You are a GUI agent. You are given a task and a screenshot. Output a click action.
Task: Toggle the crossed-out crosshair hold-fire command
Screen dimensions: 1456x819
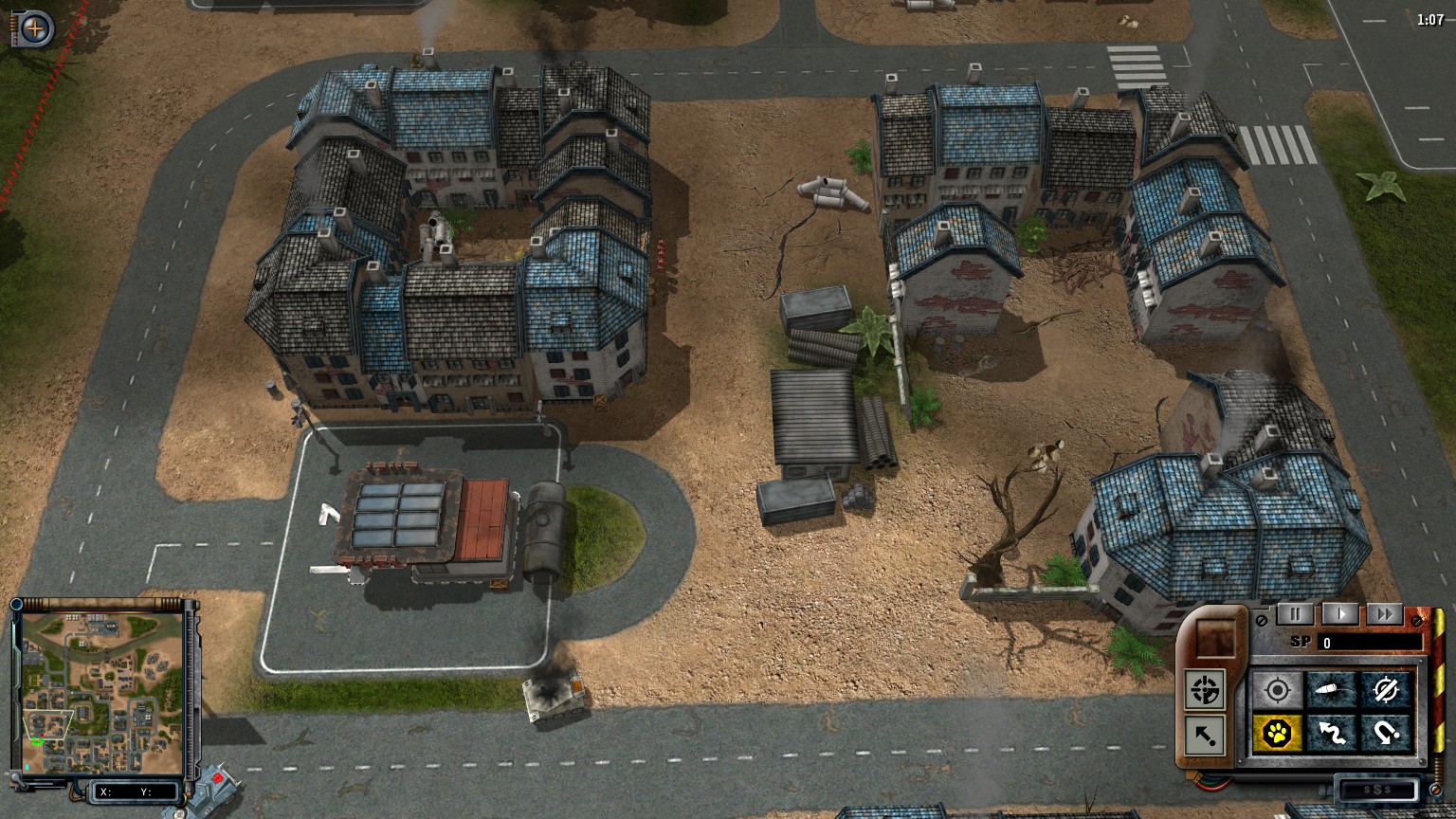[1386, 690]
